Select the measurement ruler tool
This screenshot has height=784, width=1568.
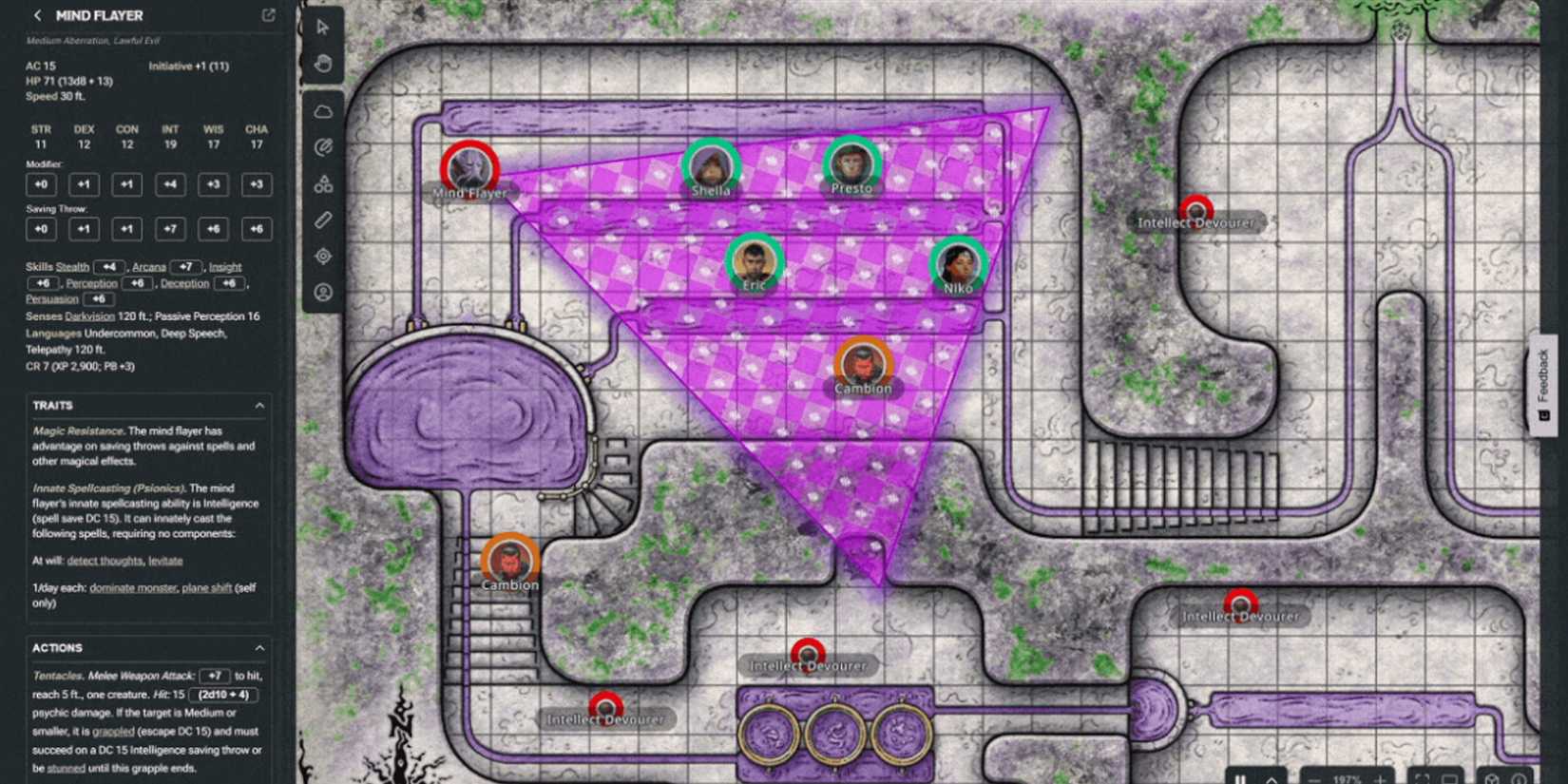pyautogui.click(x=323, y=220)
